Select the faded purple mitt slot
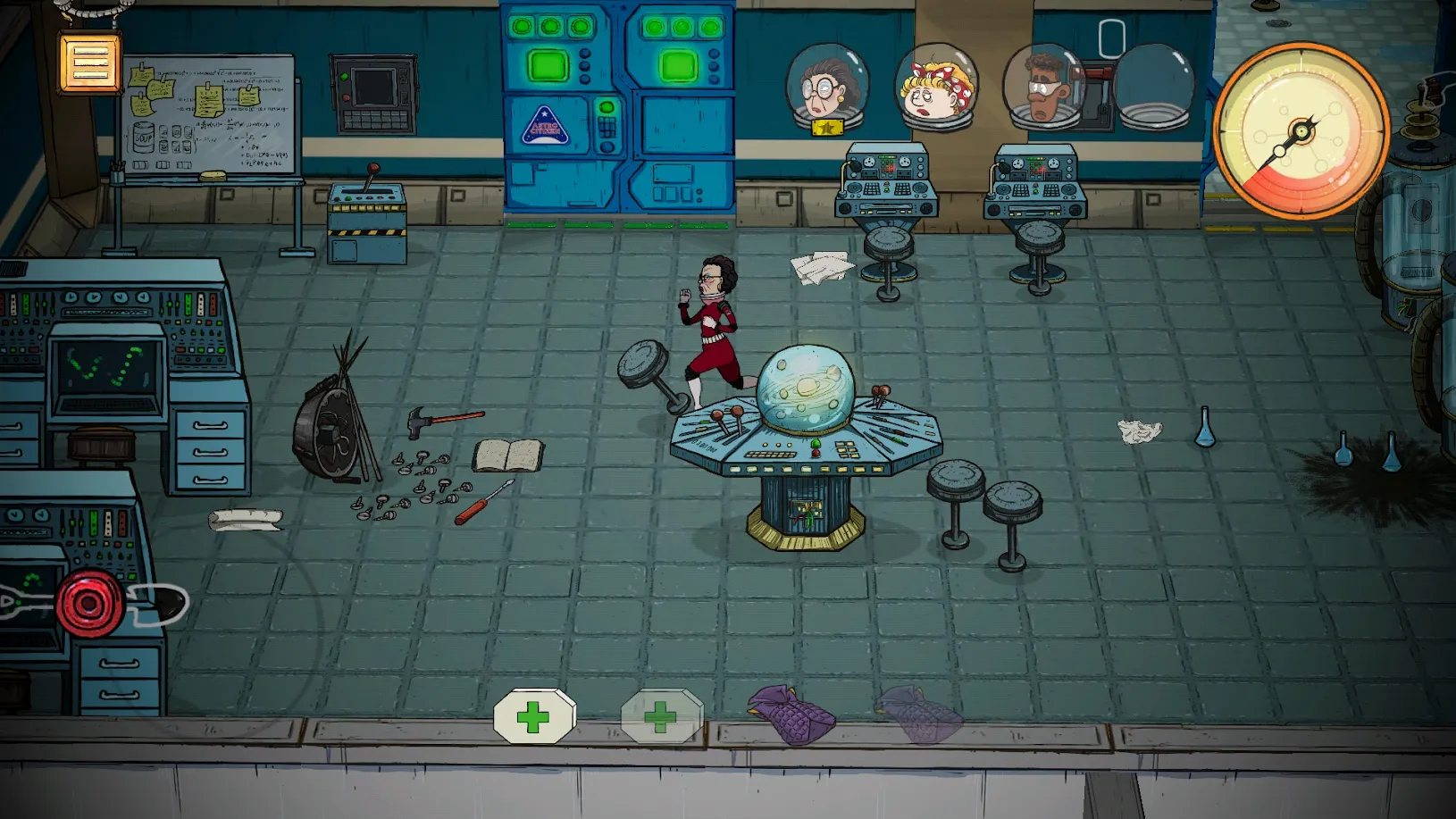 point(918,714)
